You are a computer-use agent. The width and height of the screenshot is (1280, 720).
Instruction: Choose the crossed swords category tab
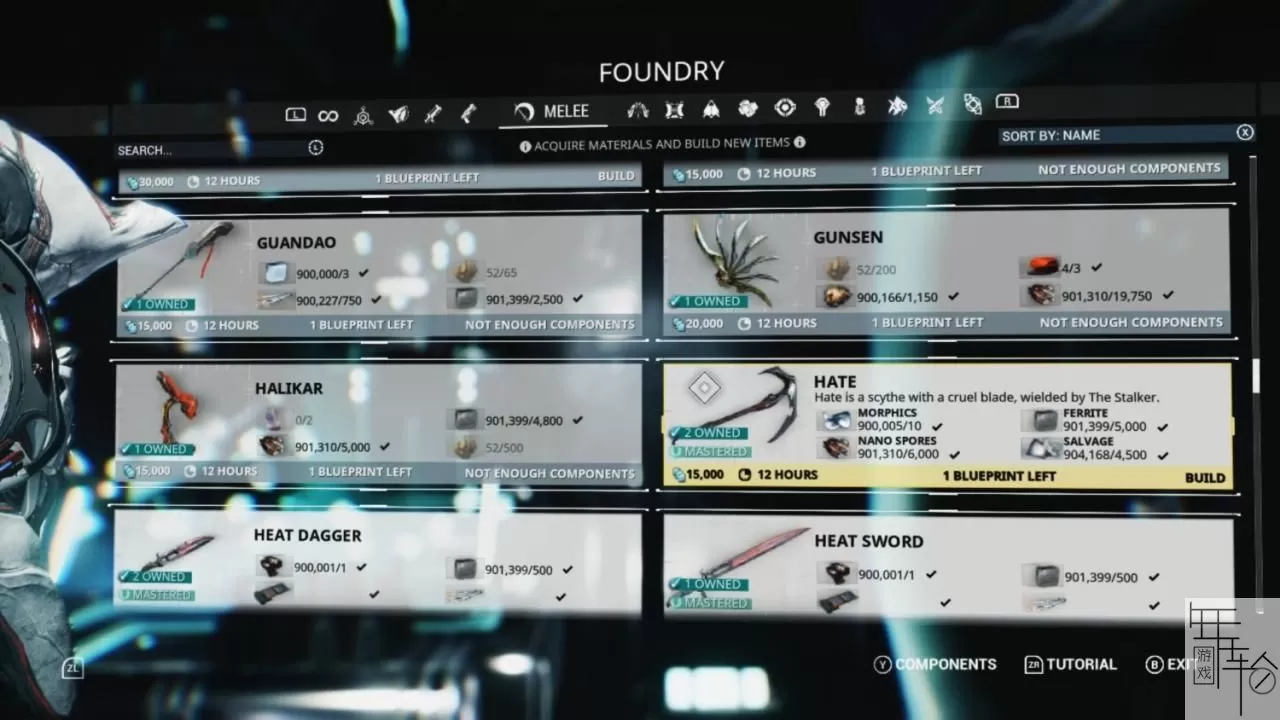(935, 105)
